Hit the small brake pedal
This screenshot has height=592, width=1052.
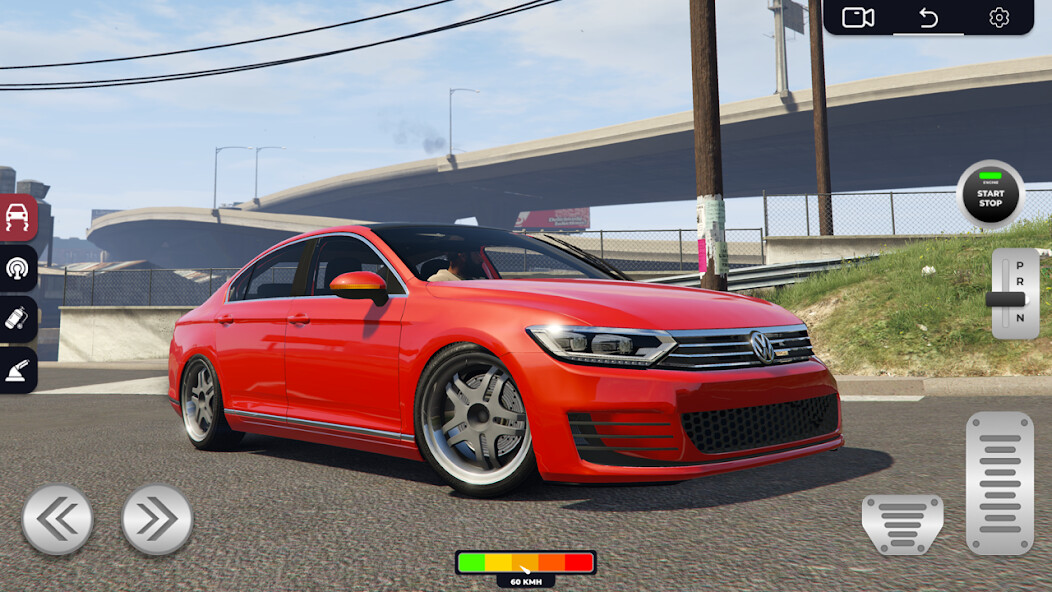pyautogui.click(x=902, y=523)
